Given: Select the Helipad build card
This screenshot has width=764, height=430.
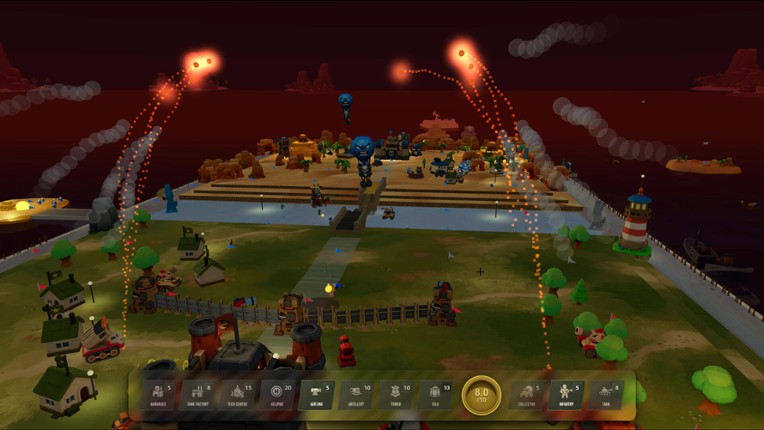Looking at the screenshot, I should click(278, 395).
